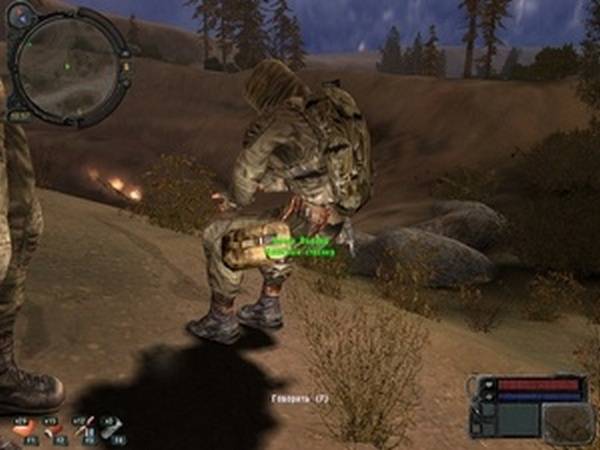The image size is (600, 450).
Task: Activate the crossed red-white sticks quick slot
Action: [84, 428]
